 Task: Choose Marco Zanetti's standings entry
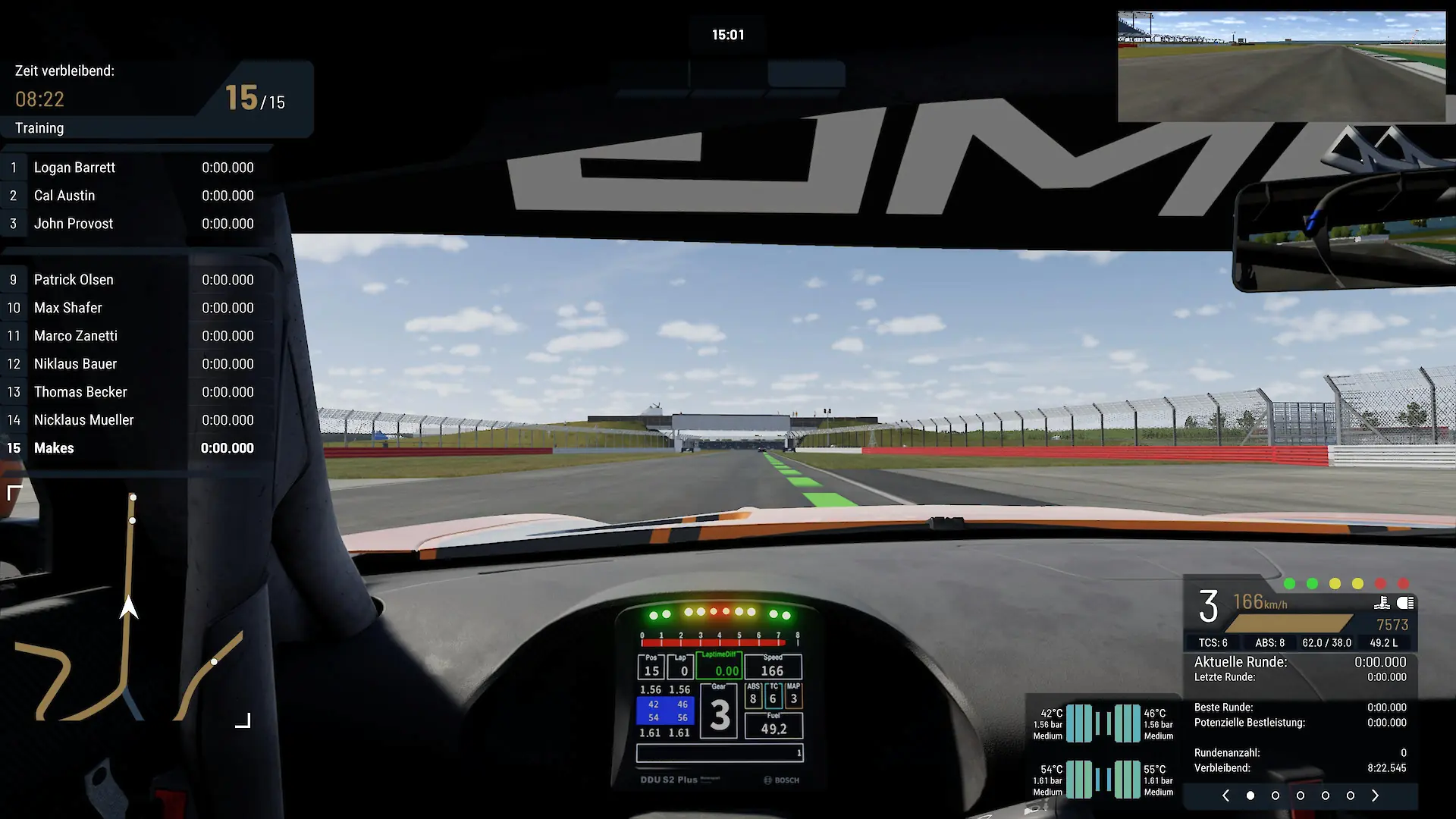(136, 336)
